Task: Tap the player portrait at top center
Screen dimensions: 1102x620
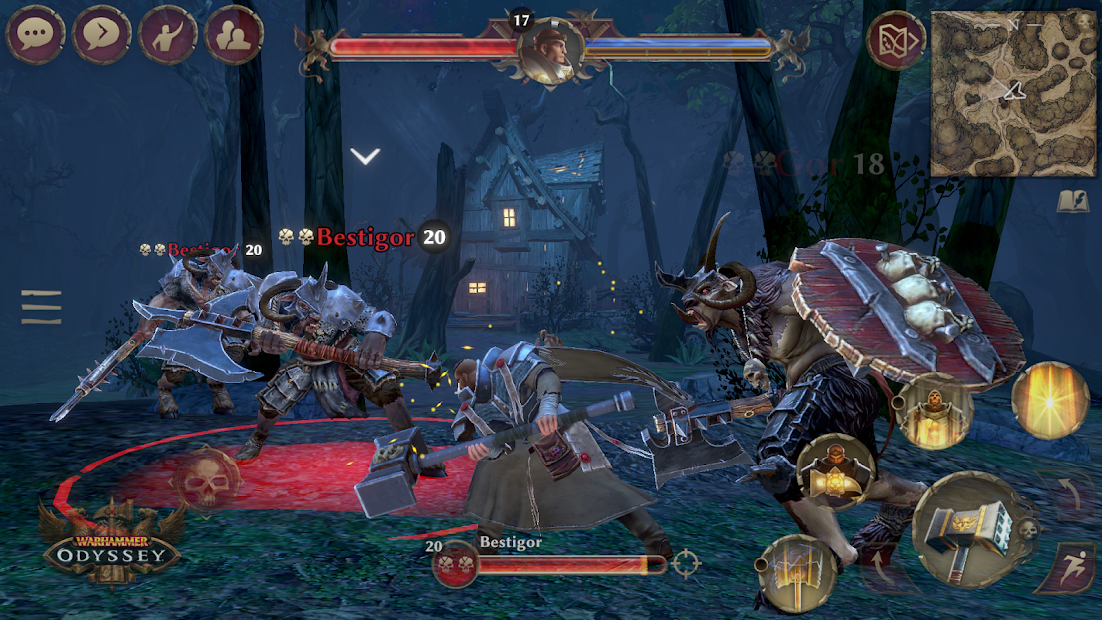Action: pos(551,50)
